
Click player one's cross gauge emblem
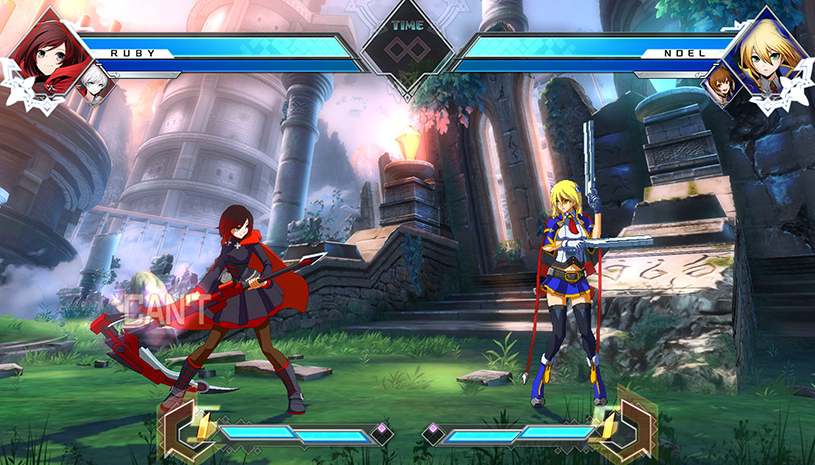(187, 430)
